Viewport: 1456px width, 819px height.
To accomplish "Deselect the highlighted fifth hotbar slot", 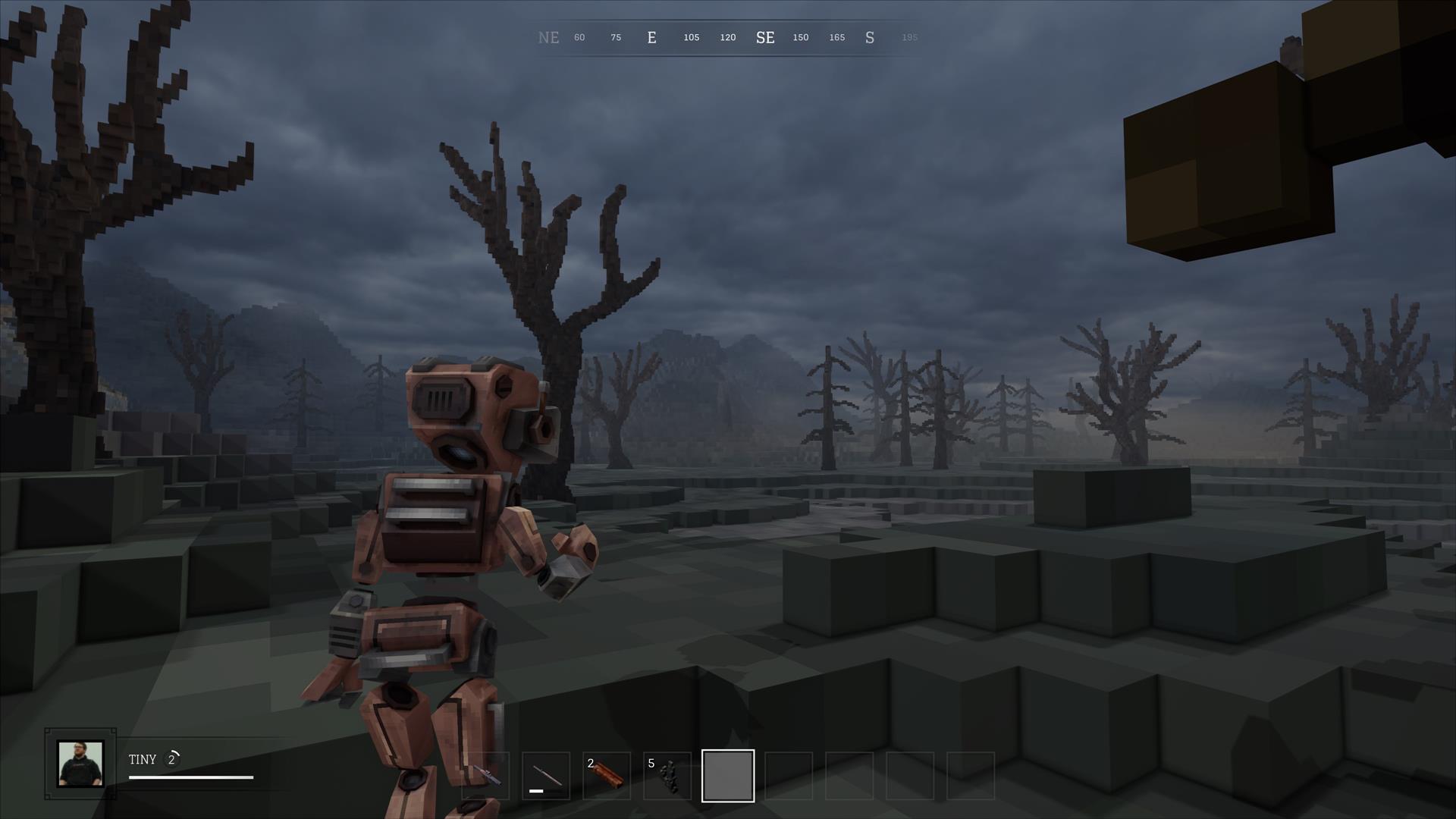I will click(x=728, y=775).
